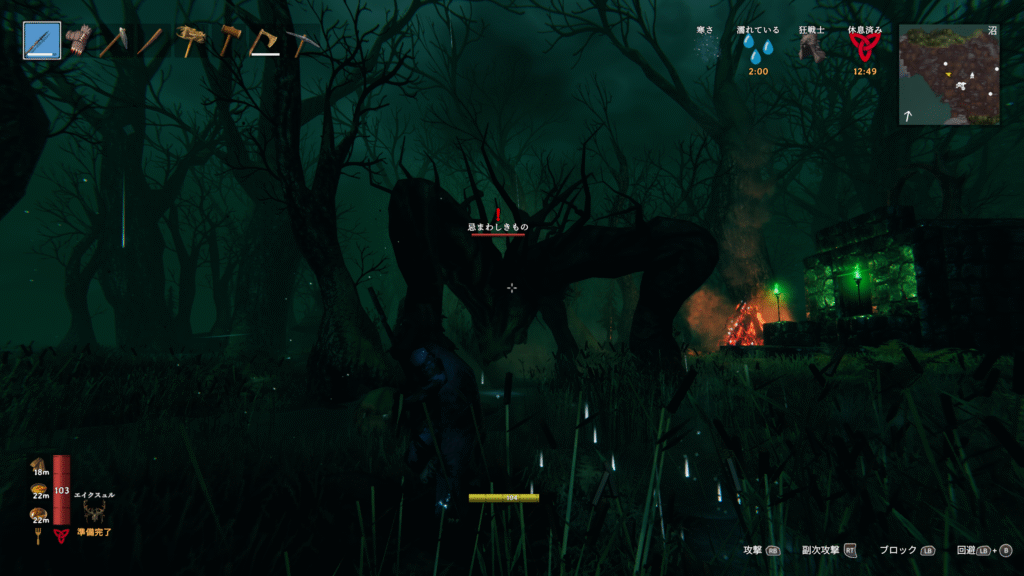Select the axe hotbar slot
The width and height of the screenshot is (1024, 576).
pyautogui.click(x=264, y=41)
